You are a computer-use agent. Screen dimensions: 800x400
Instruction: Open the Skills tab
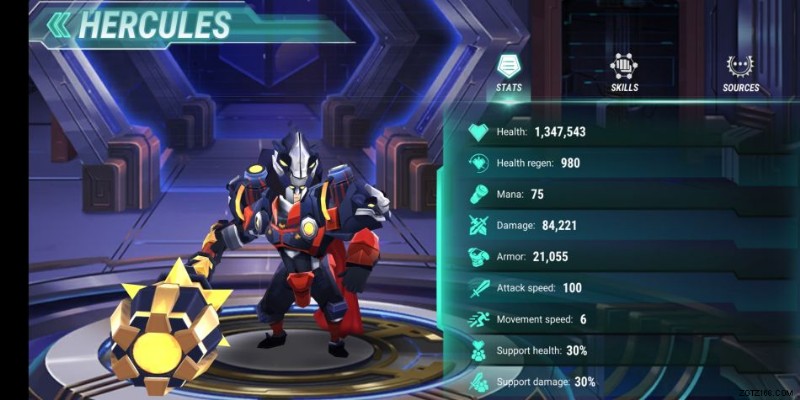[x=624, y=73]
